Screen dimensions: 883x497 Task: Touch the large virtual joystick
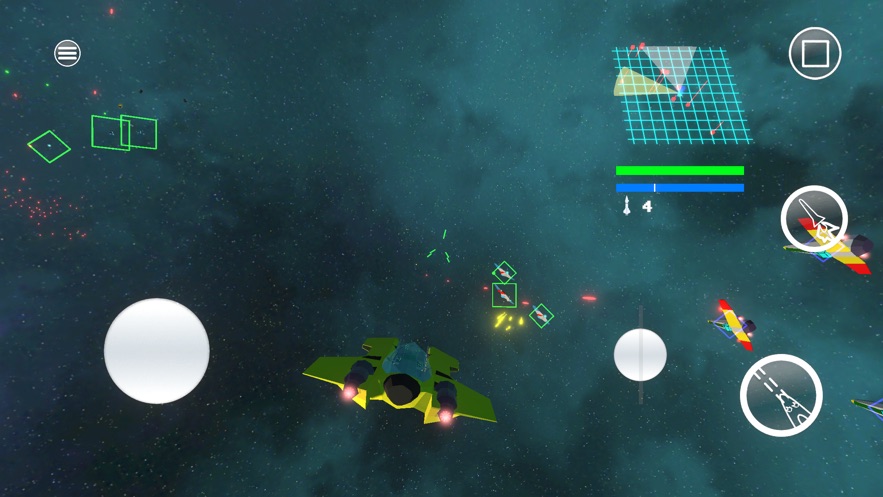[157, 351]
